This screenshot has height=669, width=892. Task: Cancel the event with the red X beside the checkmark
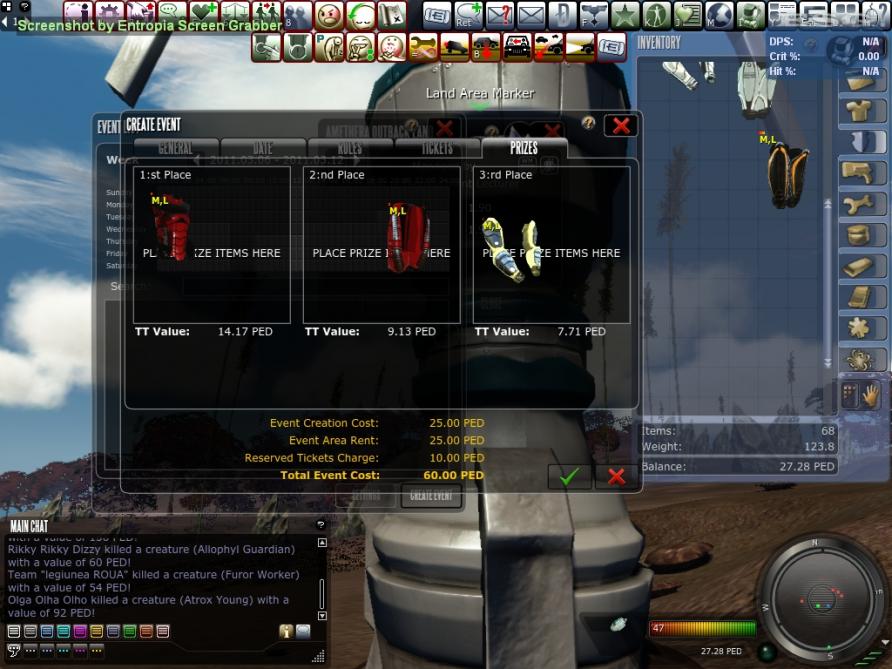(x=616, y=476)
